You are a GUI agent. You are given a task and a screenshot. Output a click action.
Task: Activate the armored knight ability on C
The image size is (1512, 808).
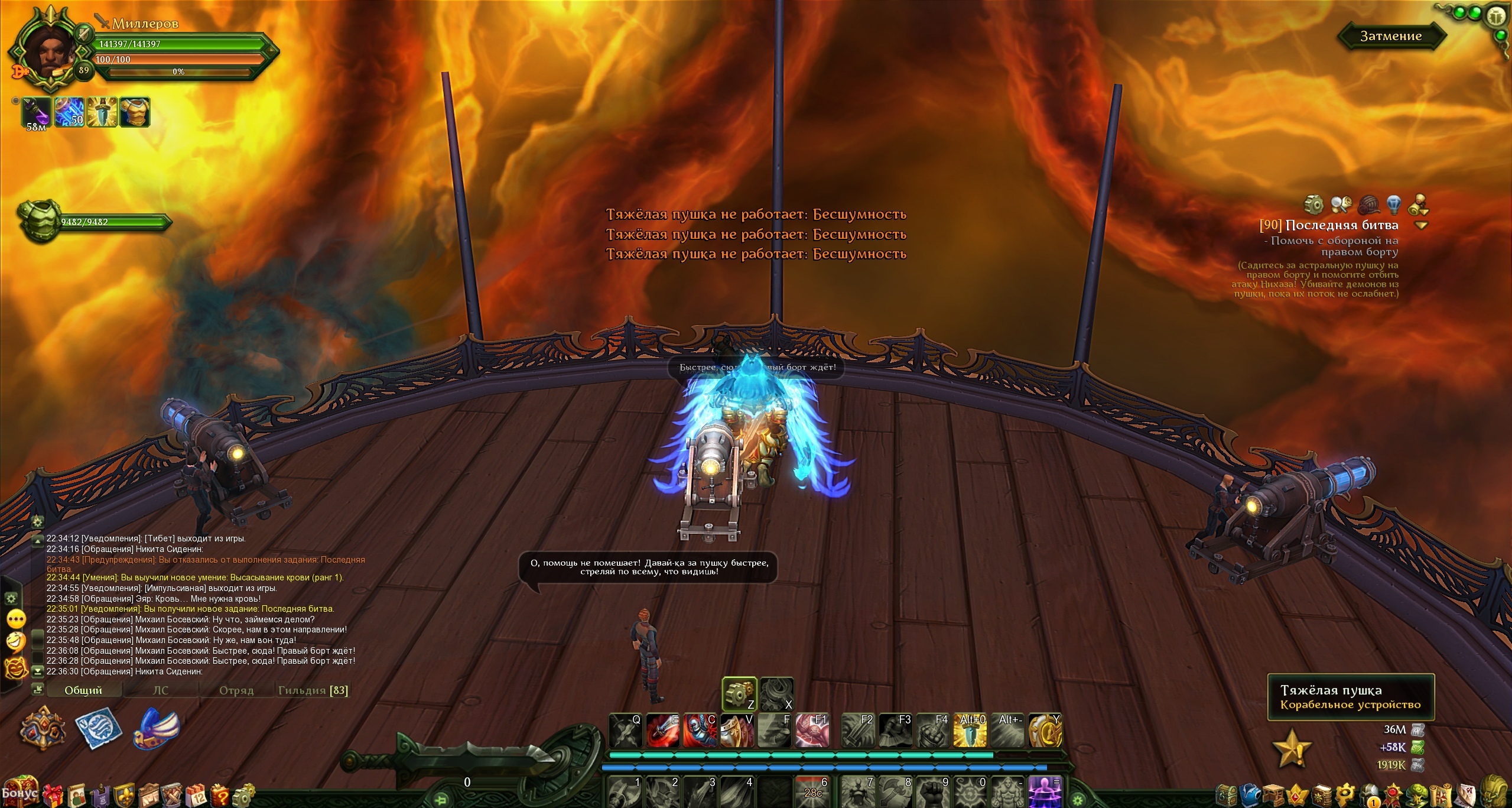(700, 731)
